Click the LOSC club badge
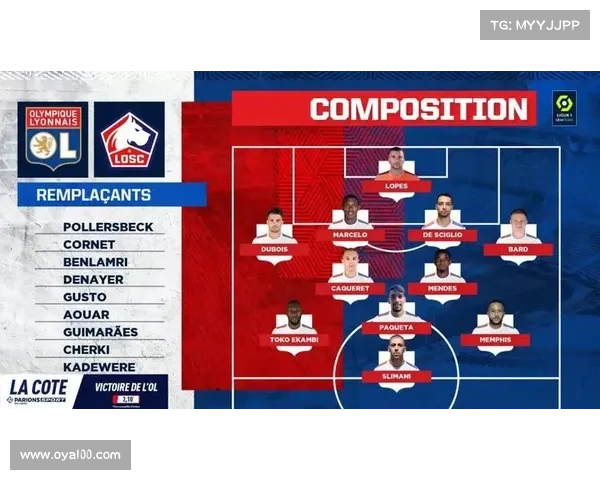Viewport: 600px width, 480px height. click(x=130, y=139)
